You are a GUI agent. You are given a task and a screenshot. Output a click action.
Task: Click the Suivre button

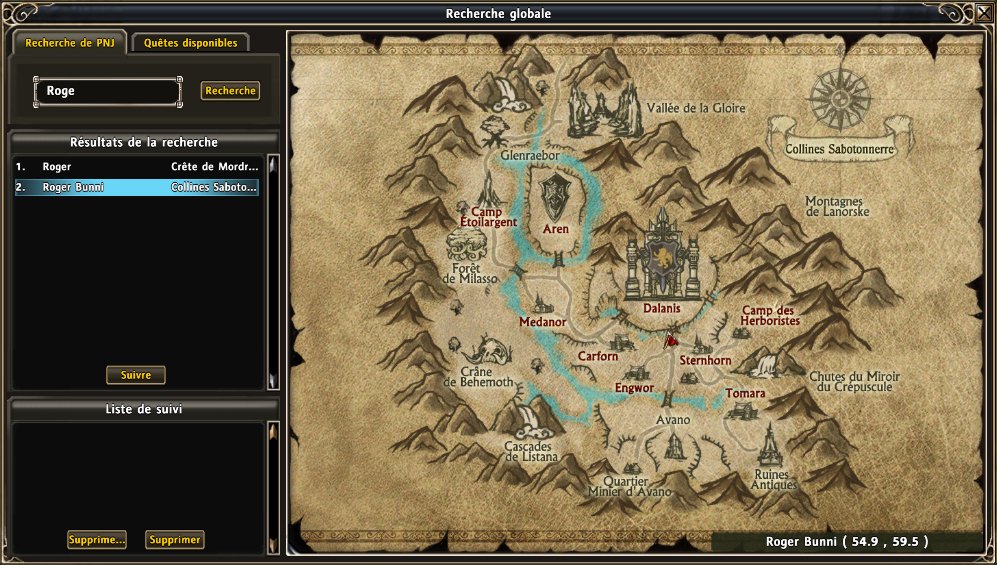tap(136, 375)
